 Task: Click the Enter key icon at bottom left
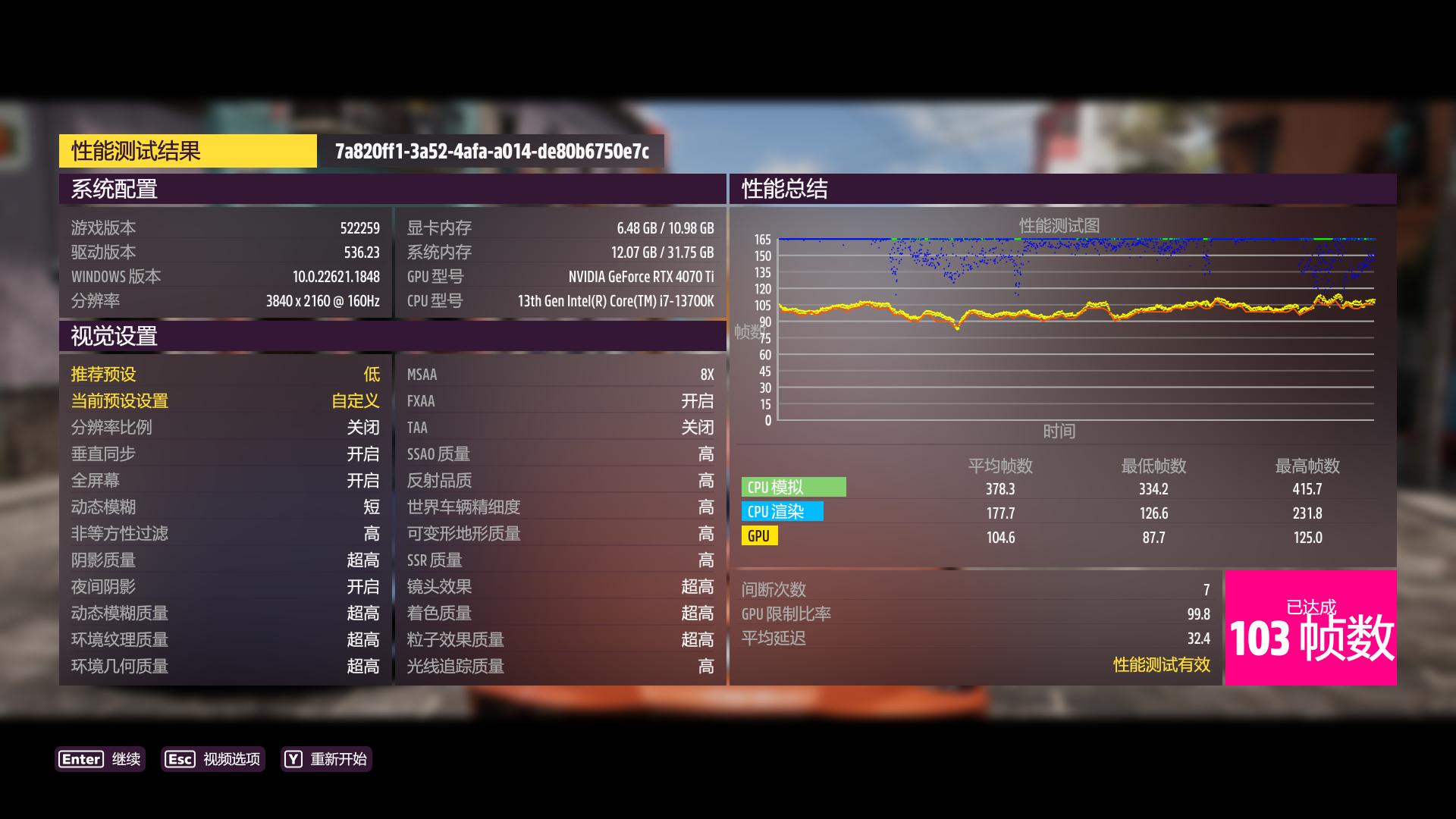82,759
